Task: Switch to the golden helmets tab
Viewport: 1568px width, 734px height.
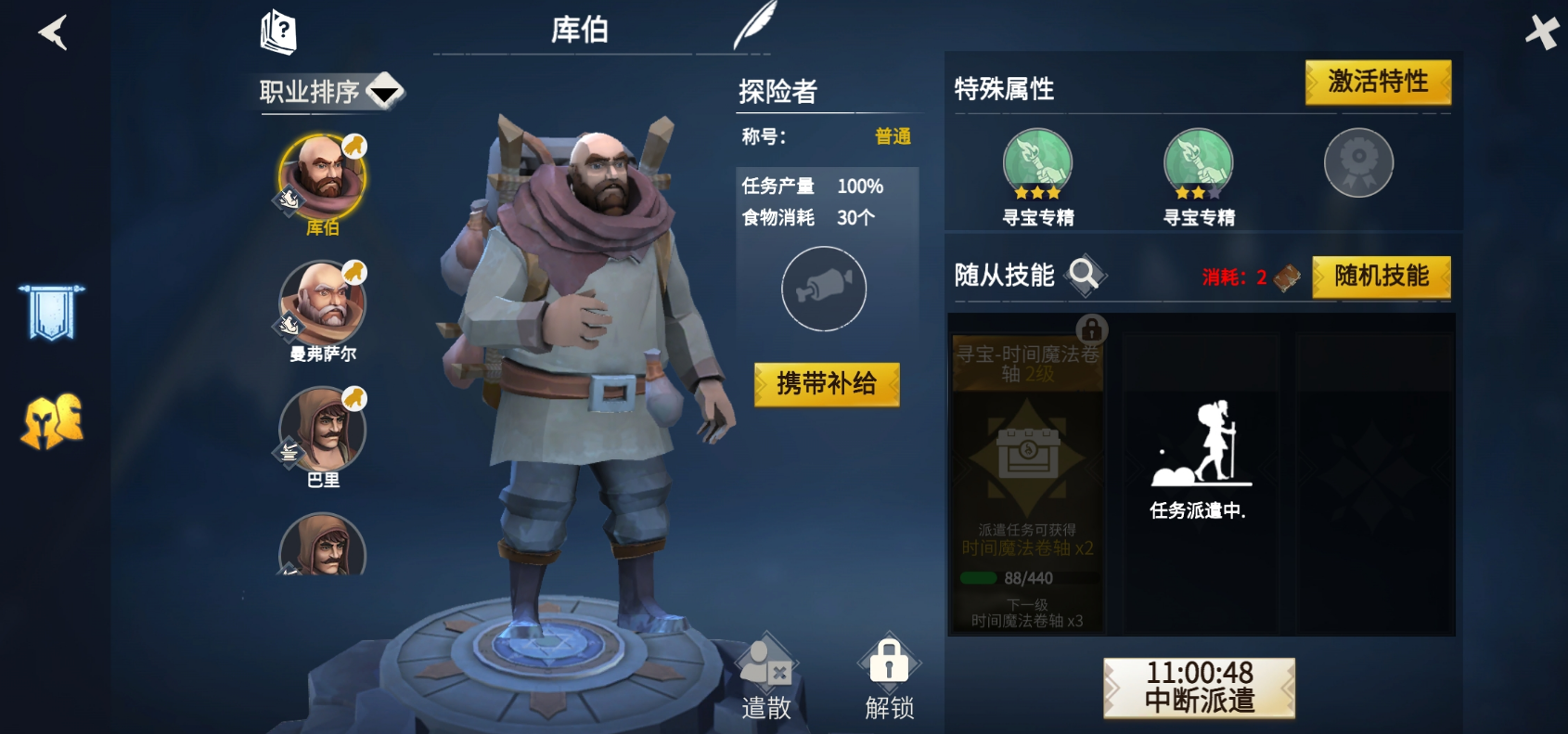Action: 52,422
